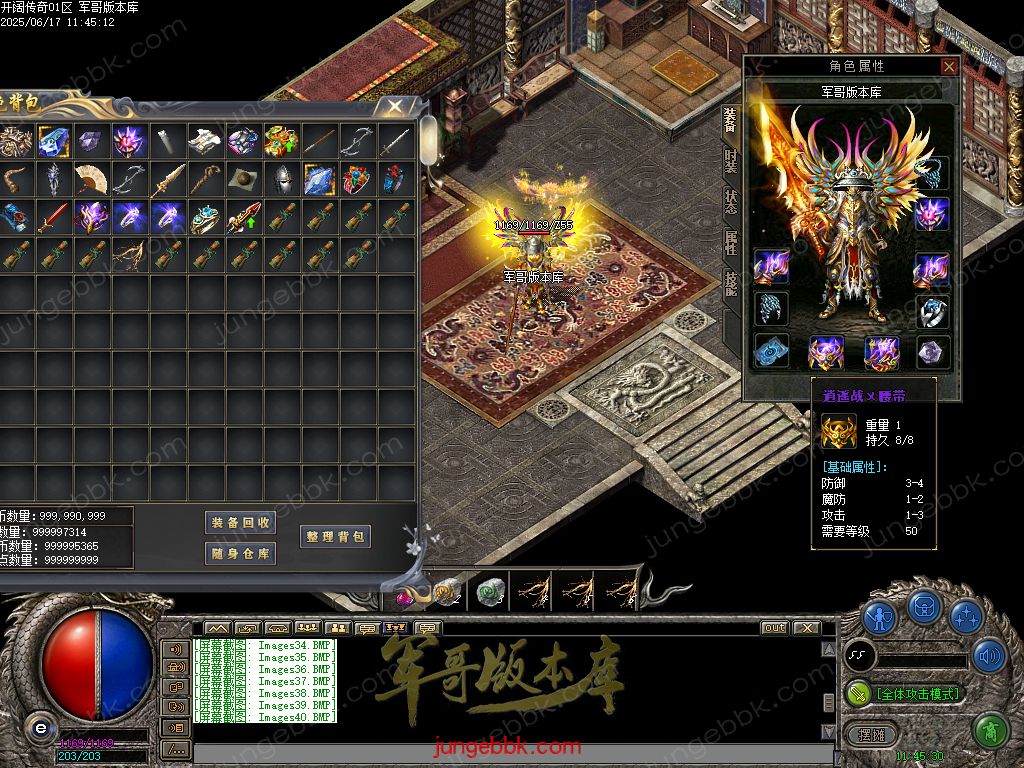Image resolution: width=1024 pixels, height=768 pixels.
Task: Switch to the 技能 skills tab
Action: (x=731, y=283)
